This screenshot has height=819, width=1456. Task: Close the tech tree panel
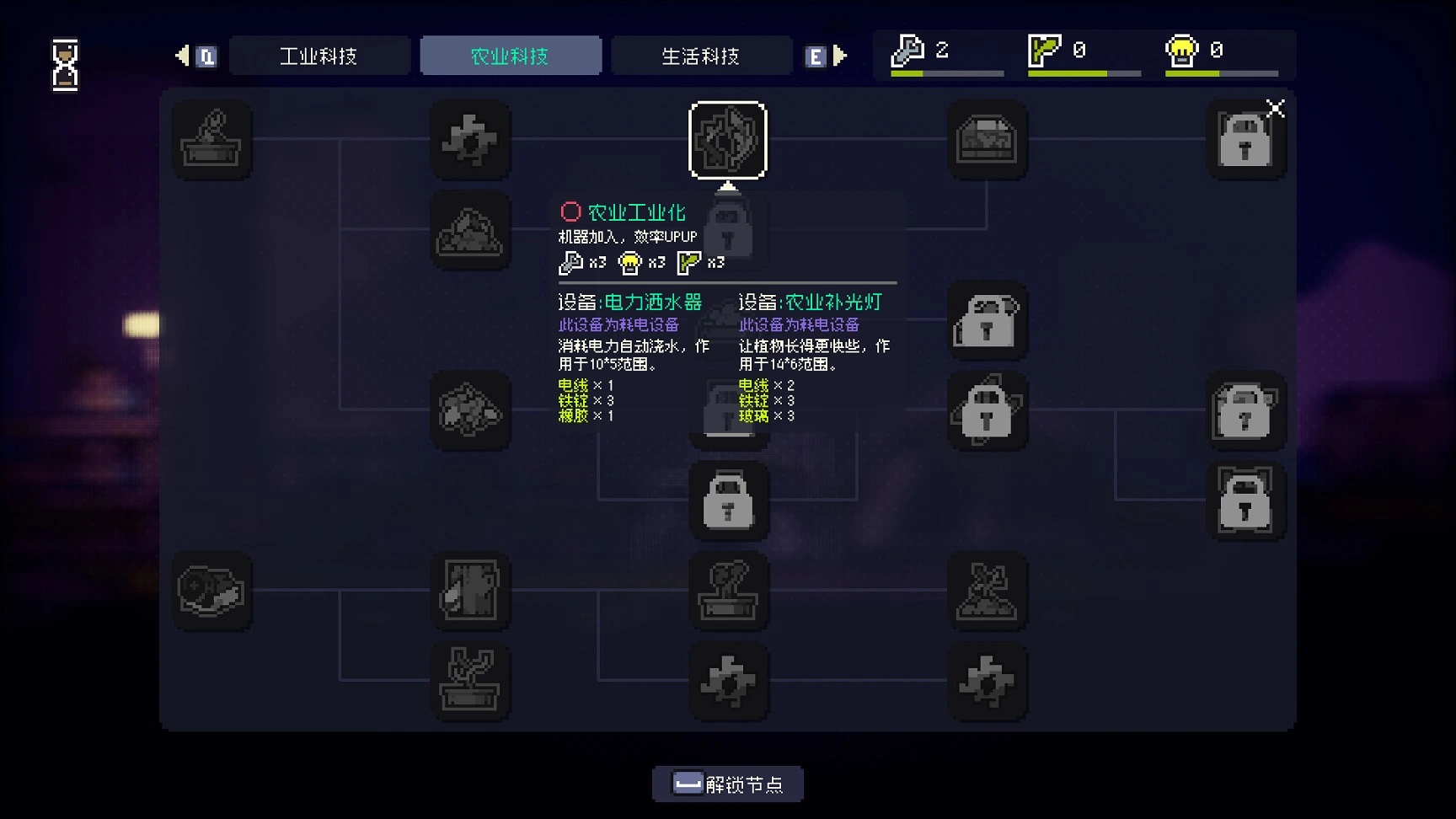pyautogui.click(x=1275, y=109)
